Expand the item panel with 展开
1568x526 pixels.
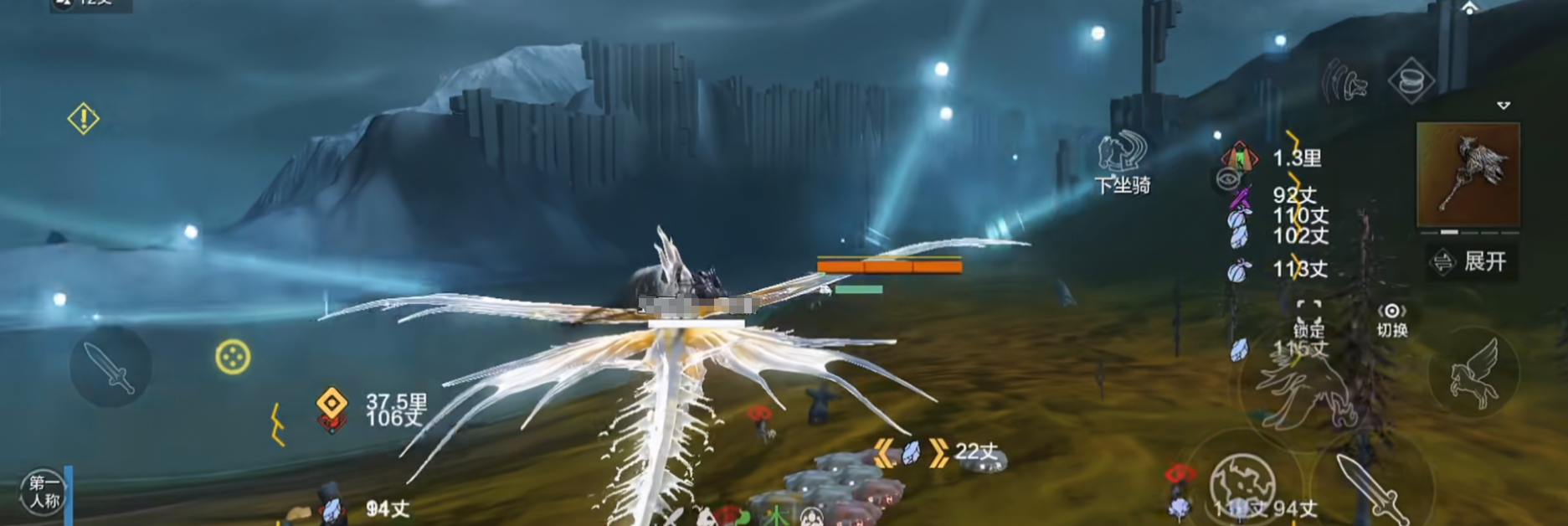(x=1472, y=262)
